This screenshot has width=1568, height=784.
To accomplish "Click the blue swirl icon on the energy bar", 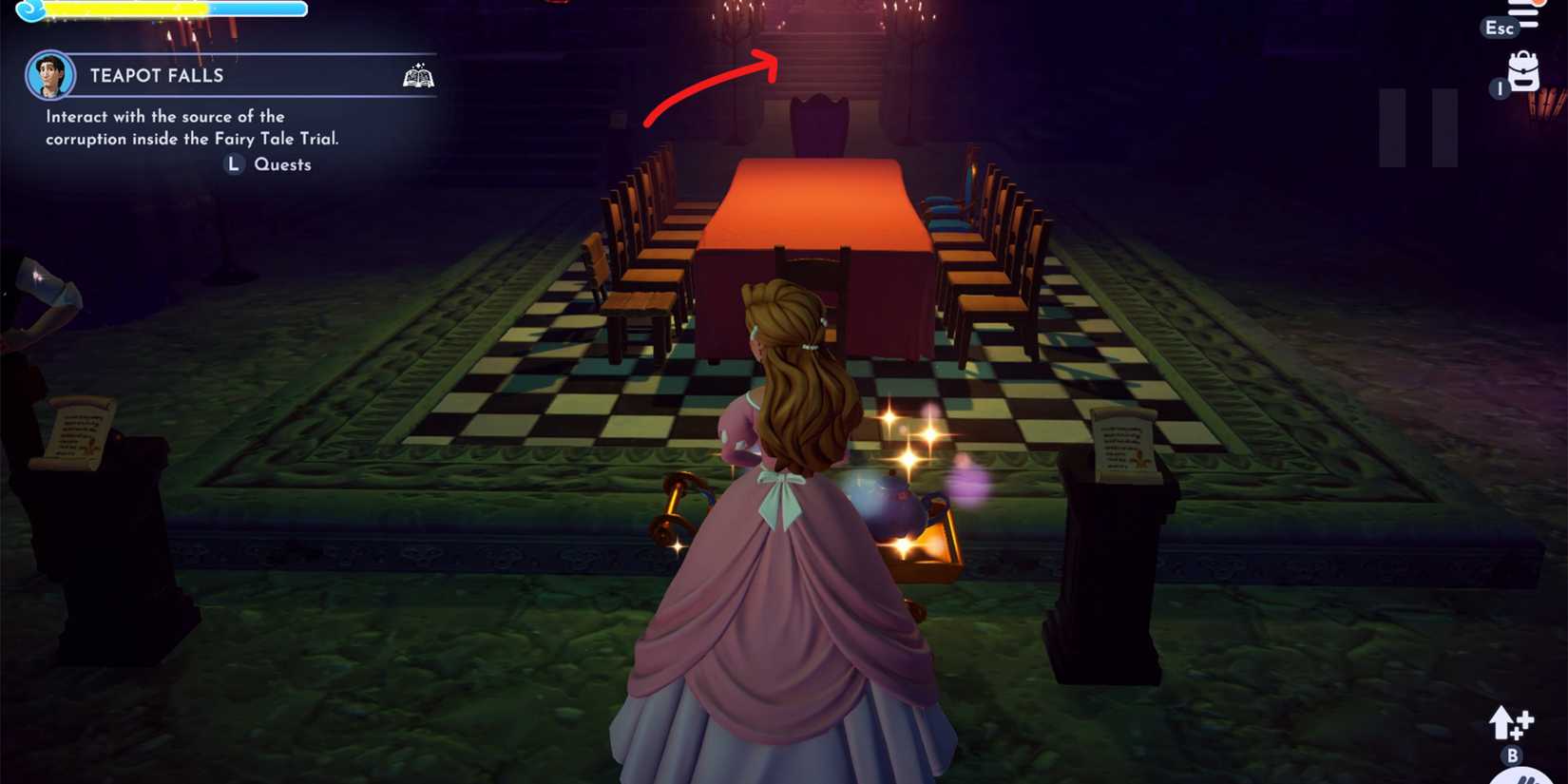I will [30, 9].
